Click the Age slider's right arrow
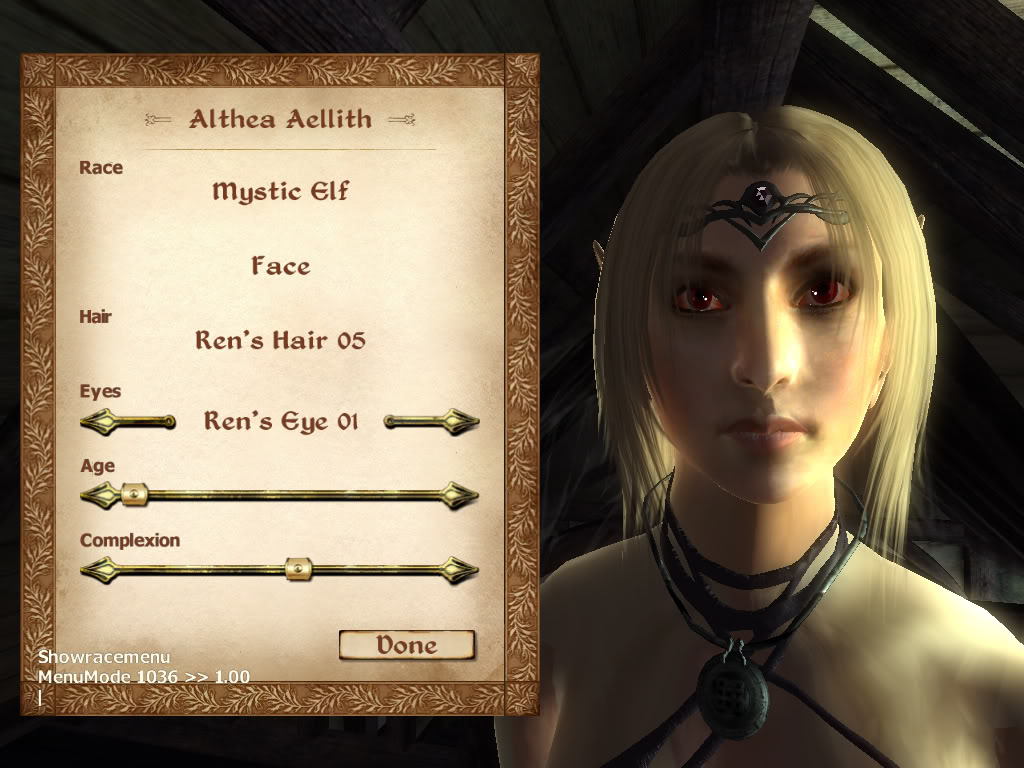1024x768 pixels. pyautogui.click(x=461, y=494)
